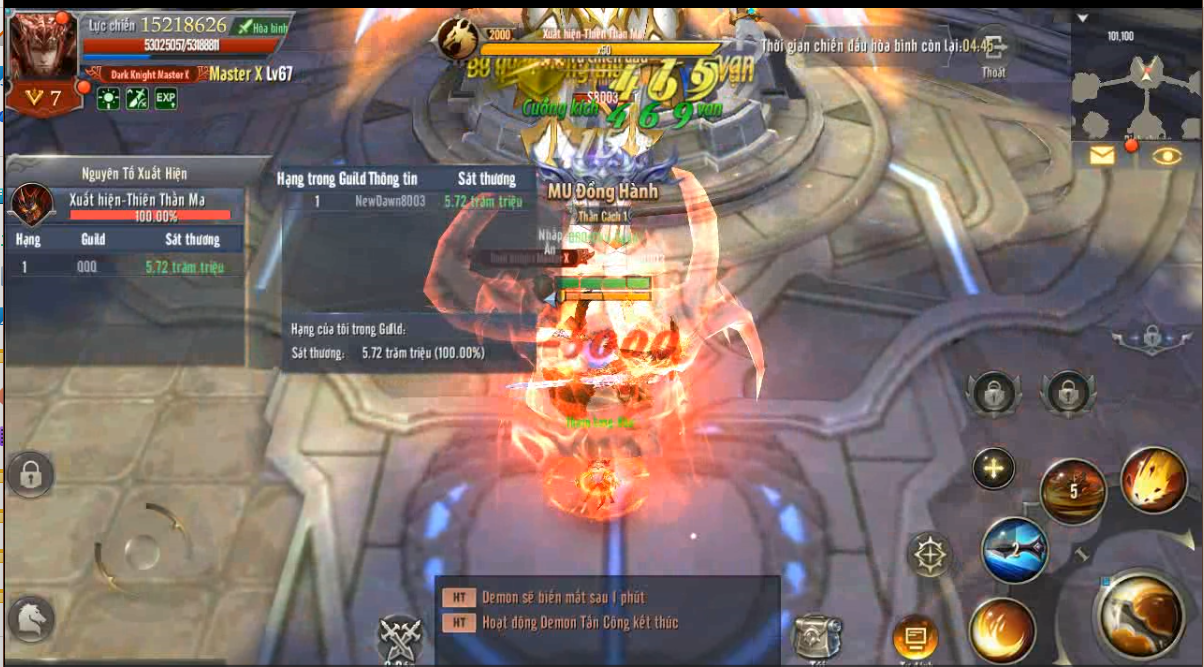Activate the blue sword skill
1204x667 pixels.
point(1014,550)
